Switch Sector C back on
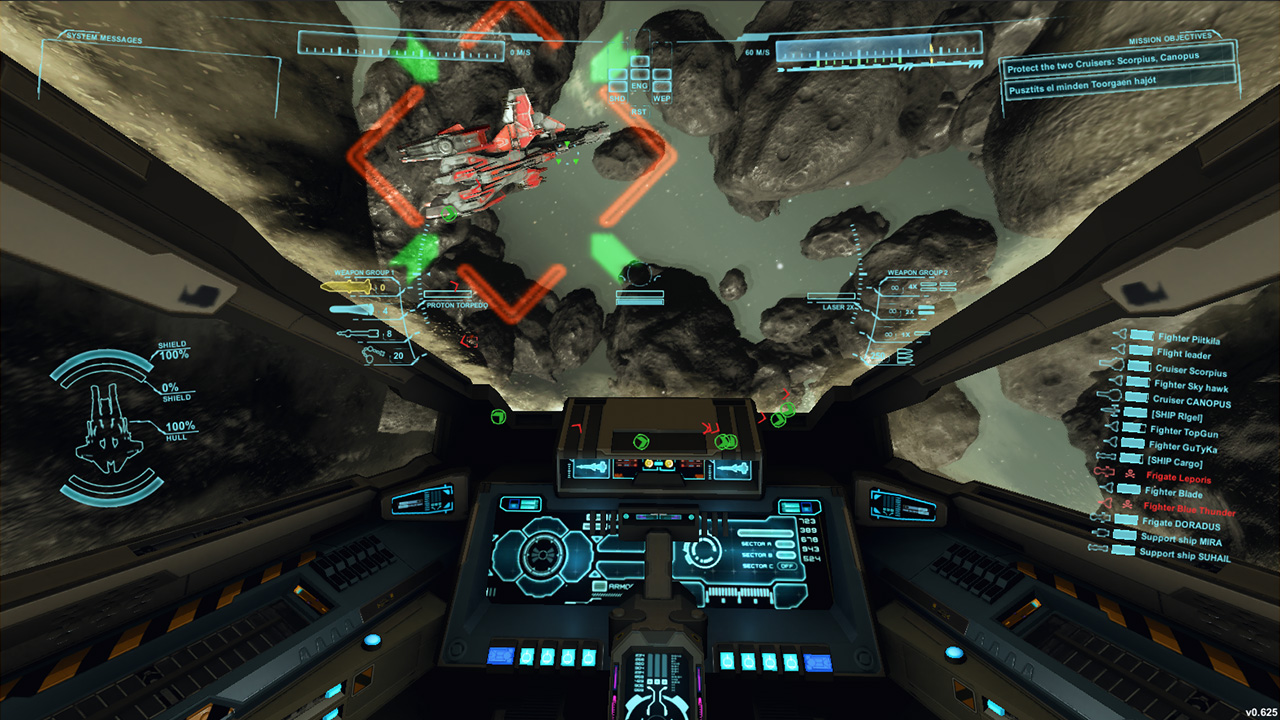Image resolution: width=1280 pixels, height=720 pixels. [x=787, y=566]
